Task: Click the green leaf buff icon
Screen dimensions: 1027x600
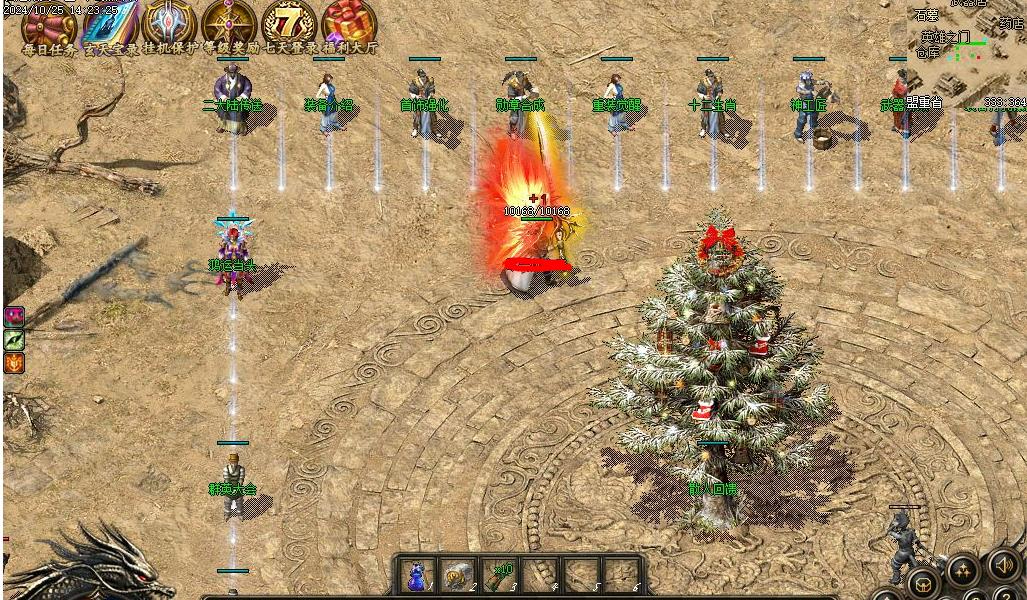Action: pos(14,340)
